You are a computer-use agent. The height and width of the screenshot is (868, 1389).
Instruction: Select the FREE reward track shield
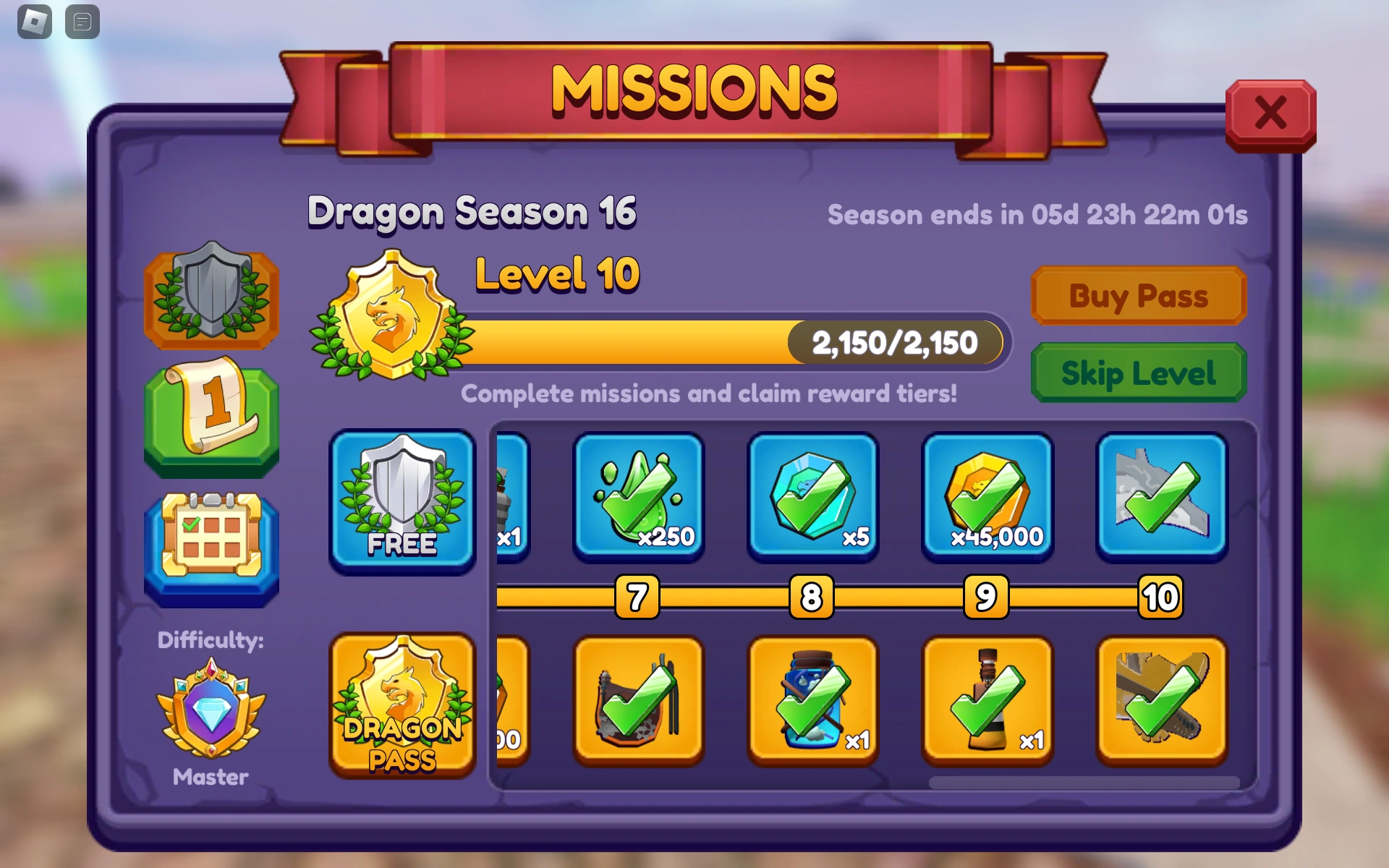(402, 501)
